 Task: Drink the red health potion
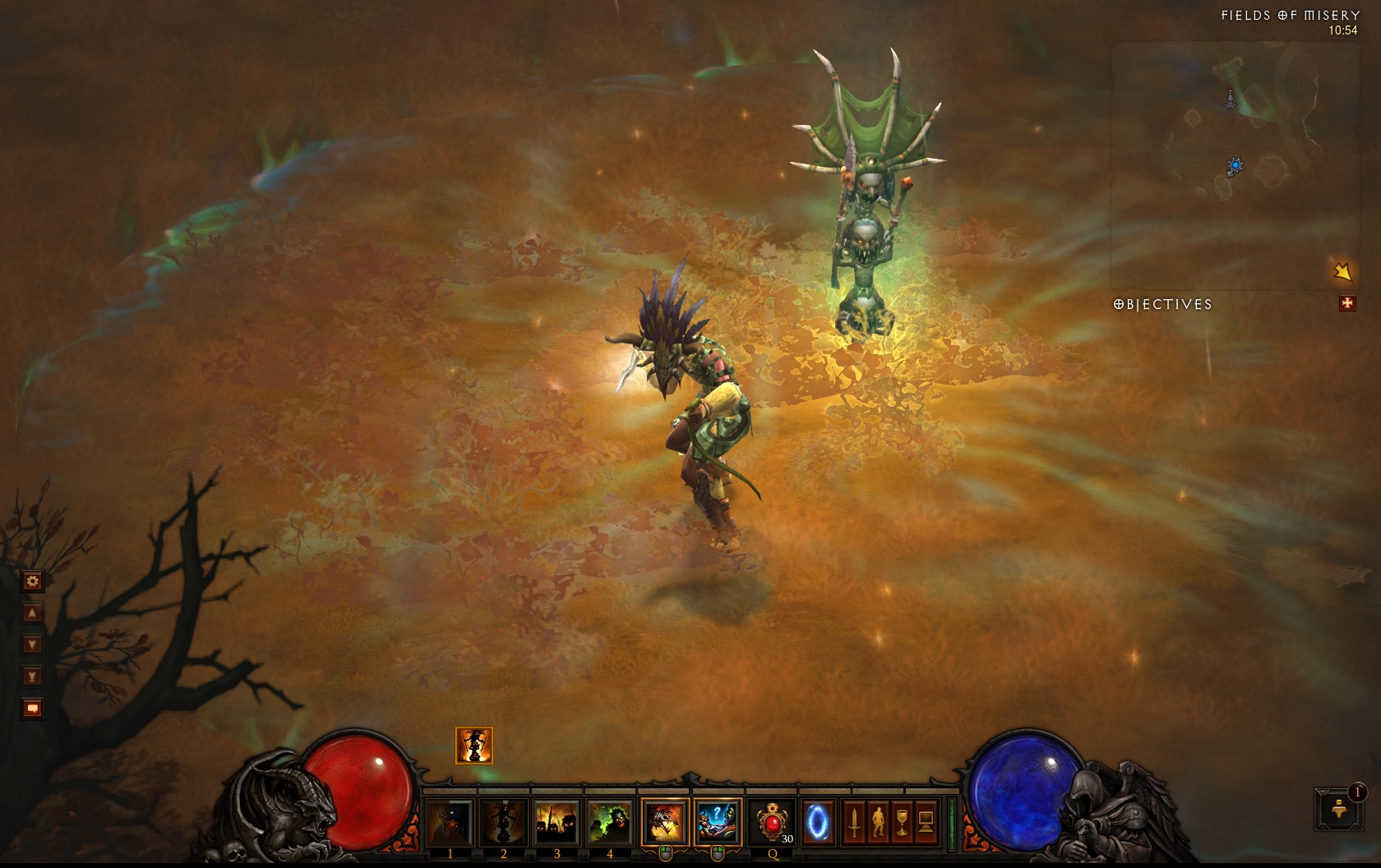click(773, 822)
